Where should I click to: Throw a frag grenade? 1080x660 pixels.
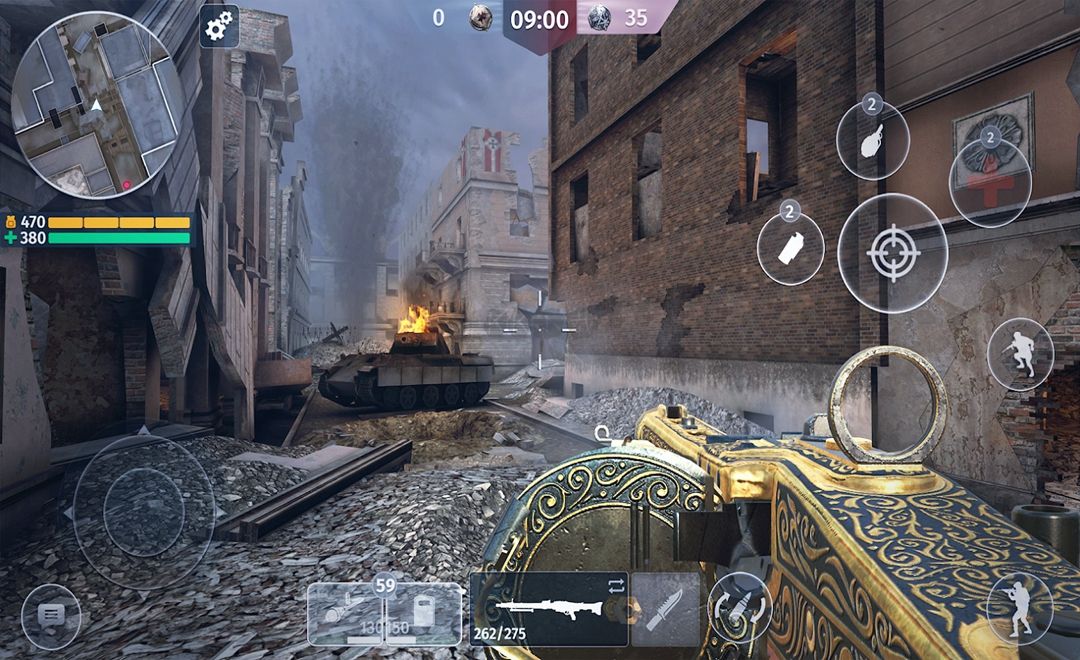(x=872, y=142)
